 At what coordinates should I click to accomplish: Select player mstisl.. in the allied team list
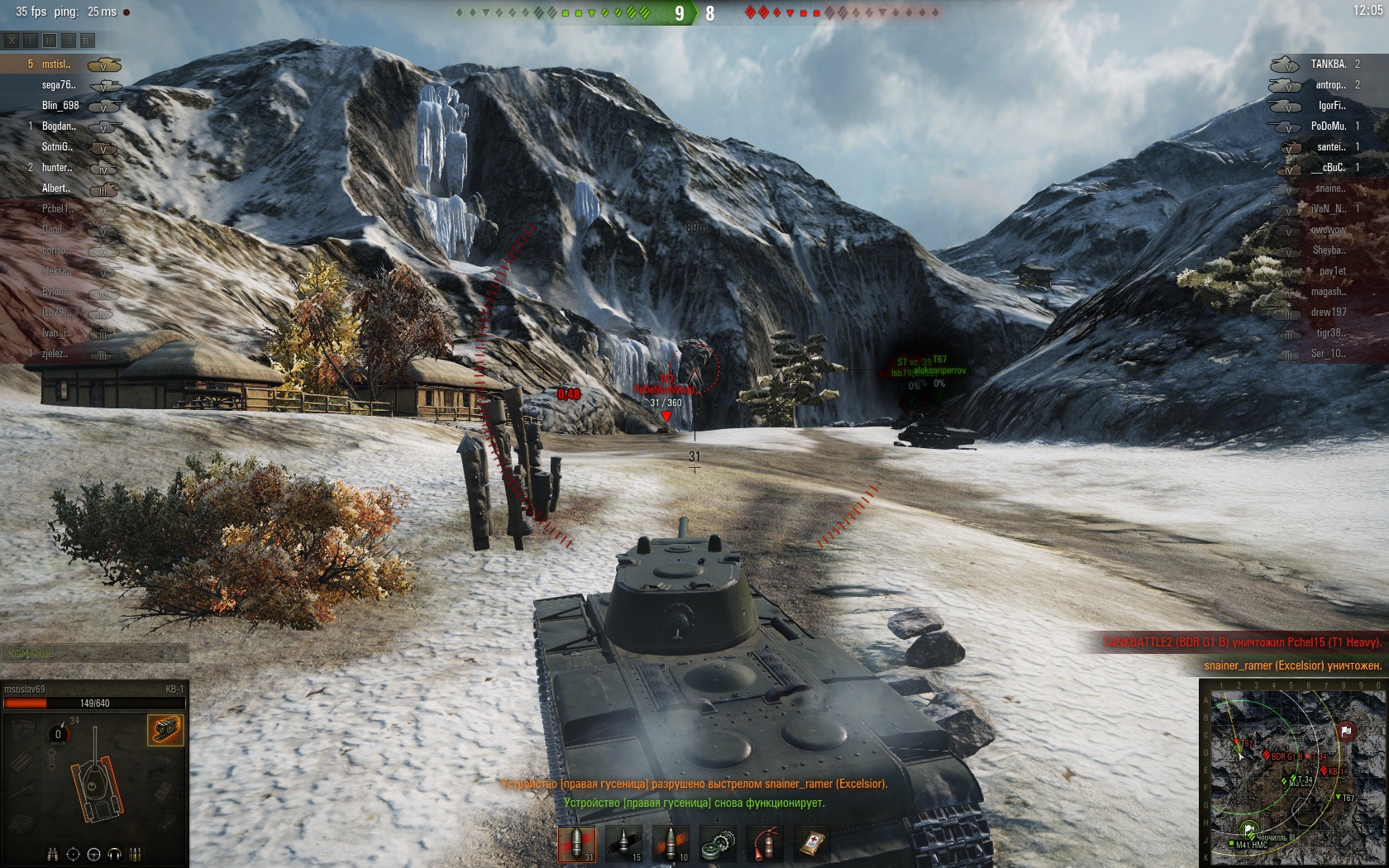coord(56,64)
